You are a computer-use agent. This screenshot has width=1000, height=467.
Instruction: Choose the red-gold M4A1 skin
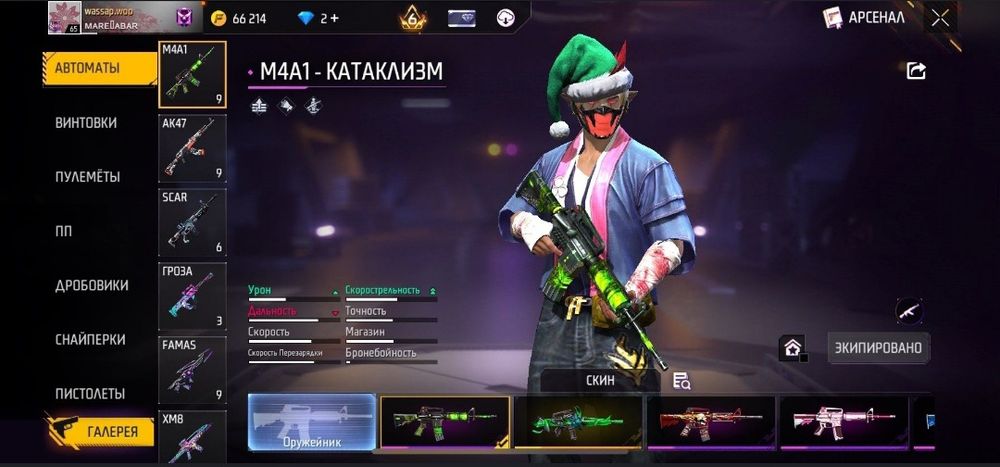[710, 421]
